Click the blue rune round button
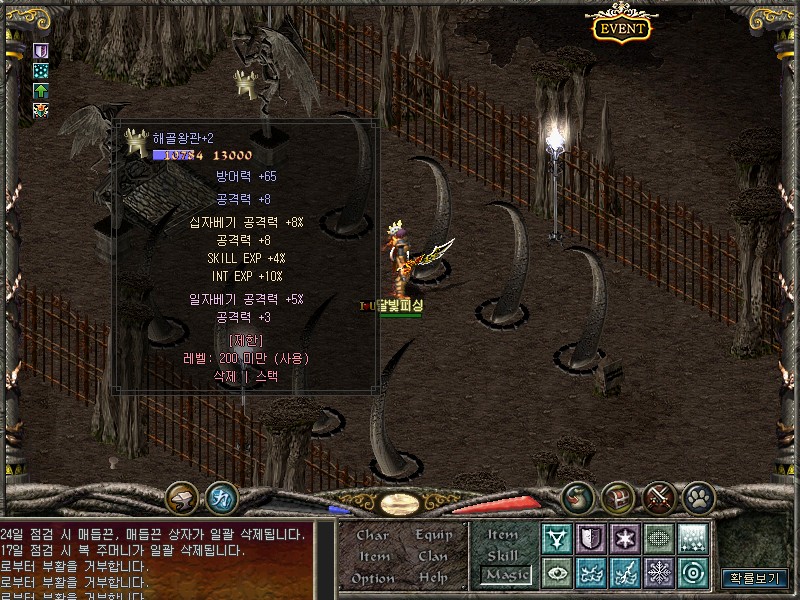 click(221, 497)
